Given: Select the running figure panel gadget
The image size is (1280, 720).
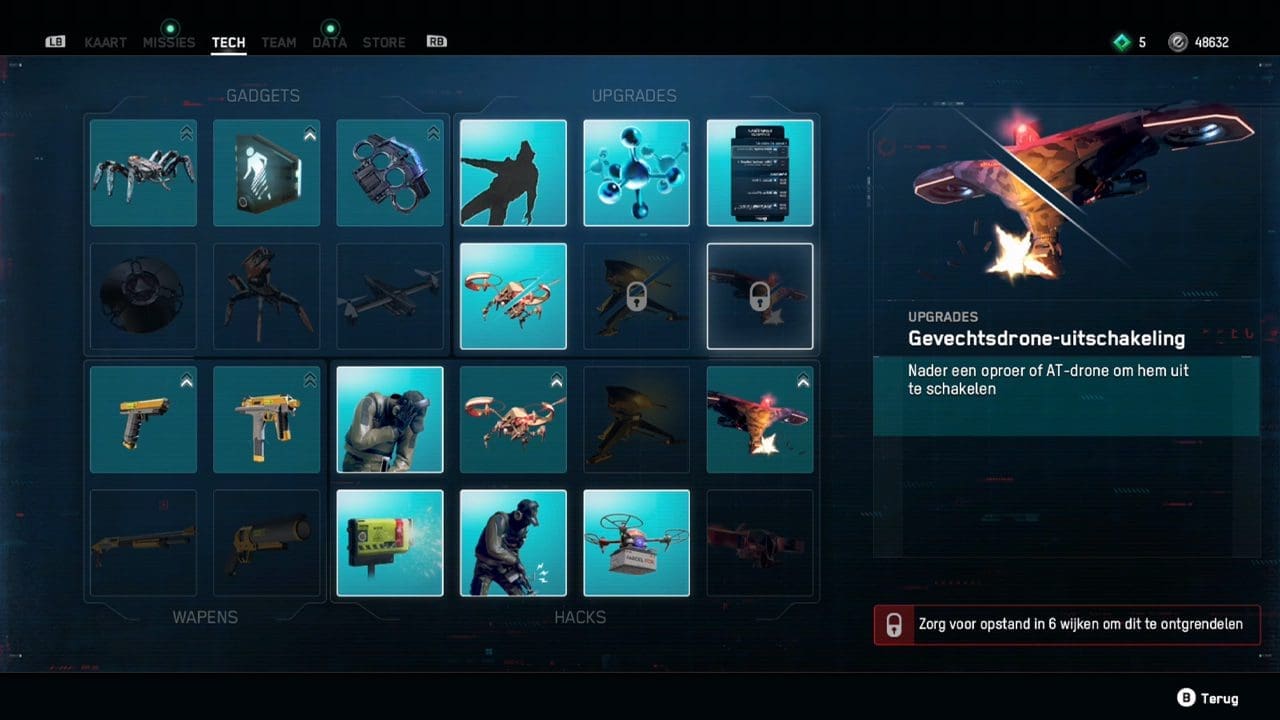Looking at the screenshot, I should pyautogui.click(x=266, y=173).
